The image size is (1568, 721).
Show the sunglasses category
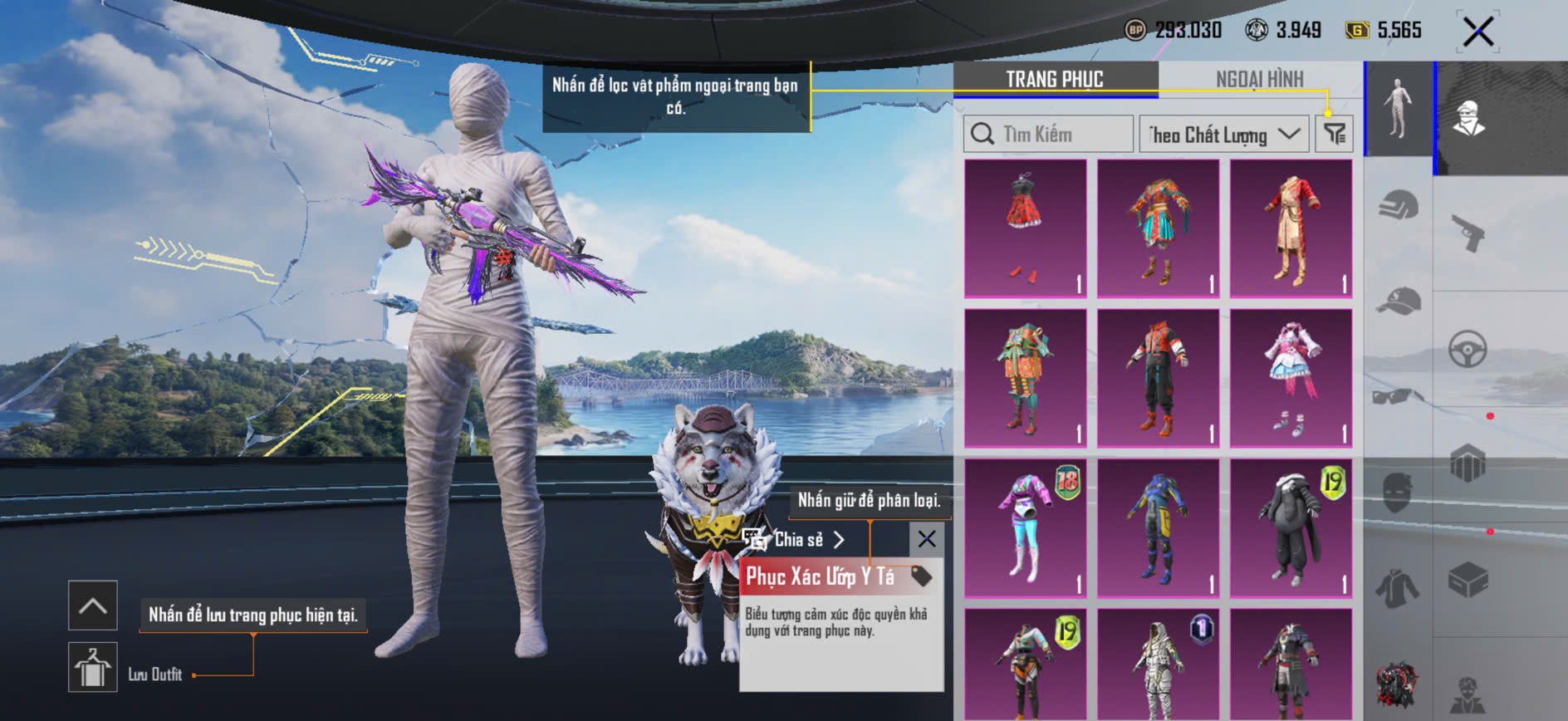coord(1399,395)
